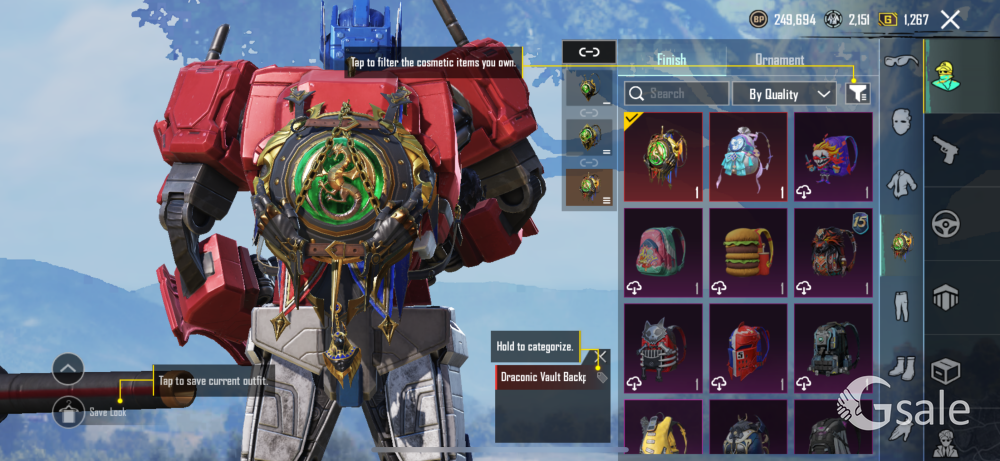1000x461 pixels.
Task: Toggle the owned-items filter funnel icon
Action: pyautogui.click(x=857, y=93)
